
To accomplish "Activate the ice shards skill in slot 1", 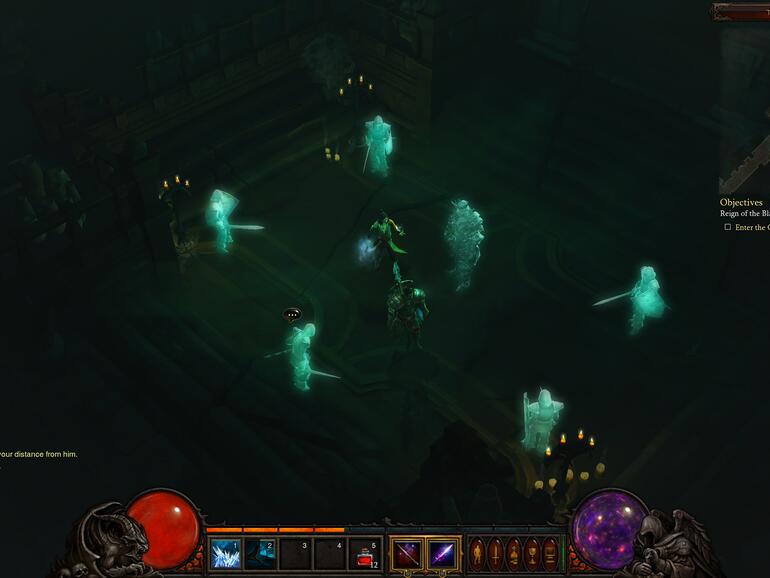I will tap(226, 554).
